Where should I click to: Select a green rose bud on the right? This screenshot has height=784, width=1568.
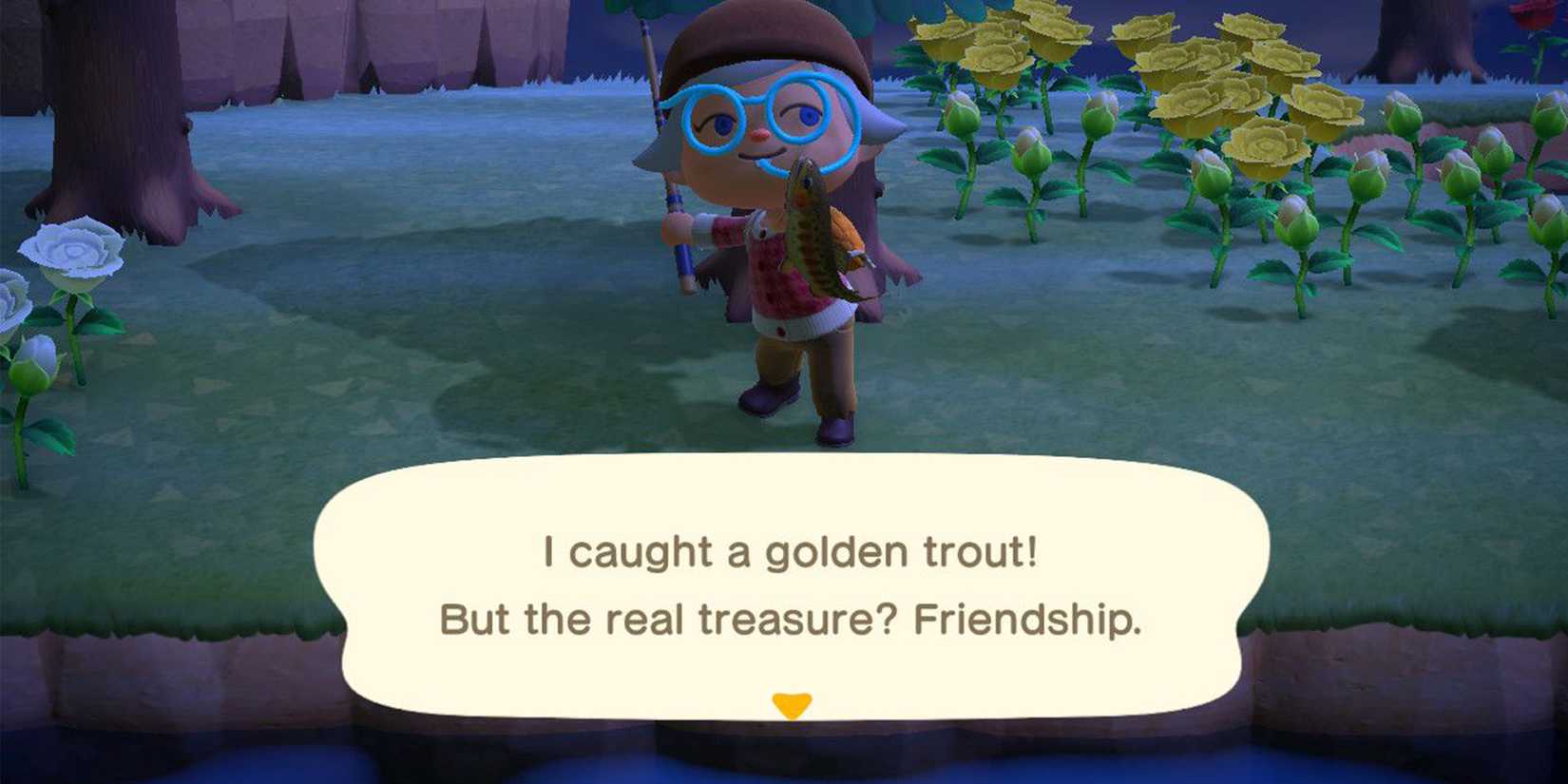pos(1368,181)
